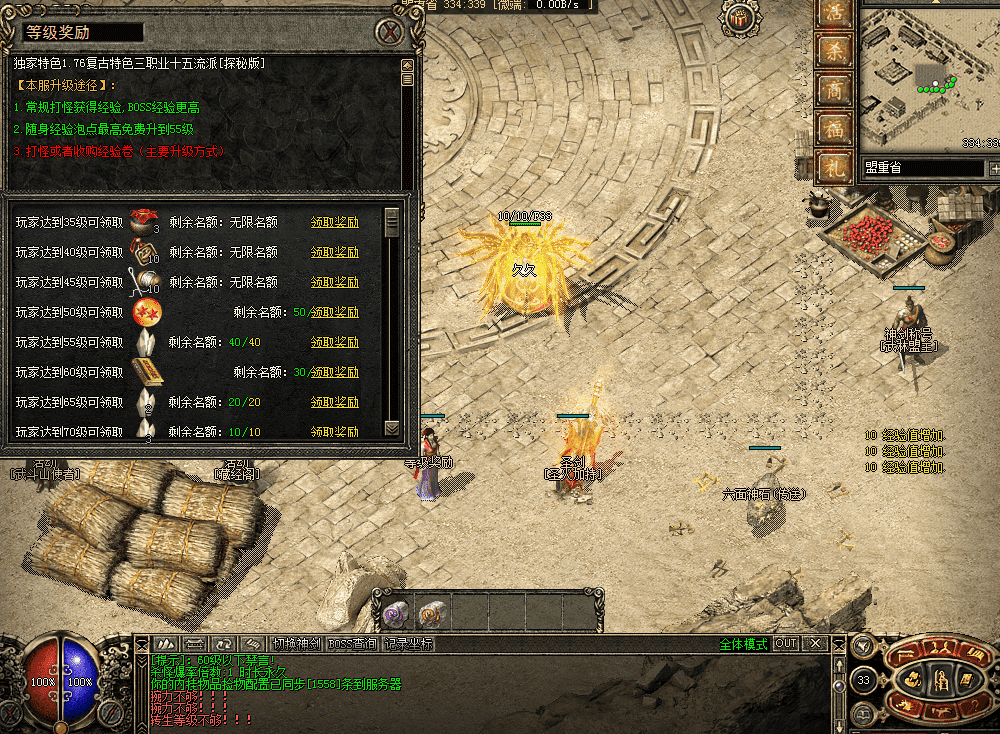Image resolution: width=1000 pixels, height=734 pixels.
Task: Open the 礼 gift side button
Action: (x=833, y=166)
